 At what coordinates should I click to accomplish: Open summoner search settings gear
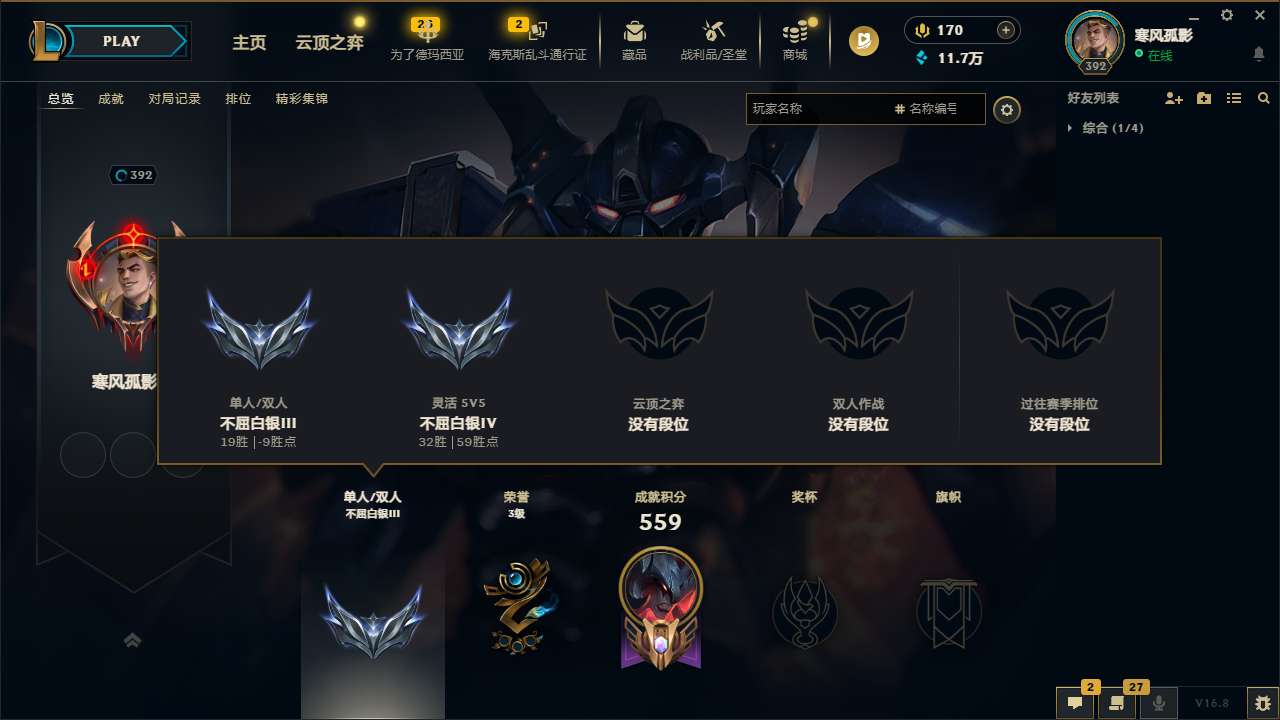point(1007,109)
